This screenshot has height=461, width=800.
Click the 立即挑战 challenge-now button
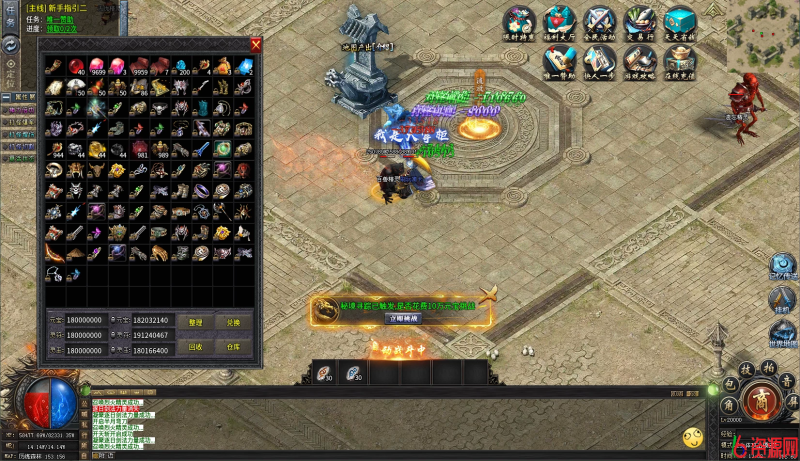coord(403,318)
